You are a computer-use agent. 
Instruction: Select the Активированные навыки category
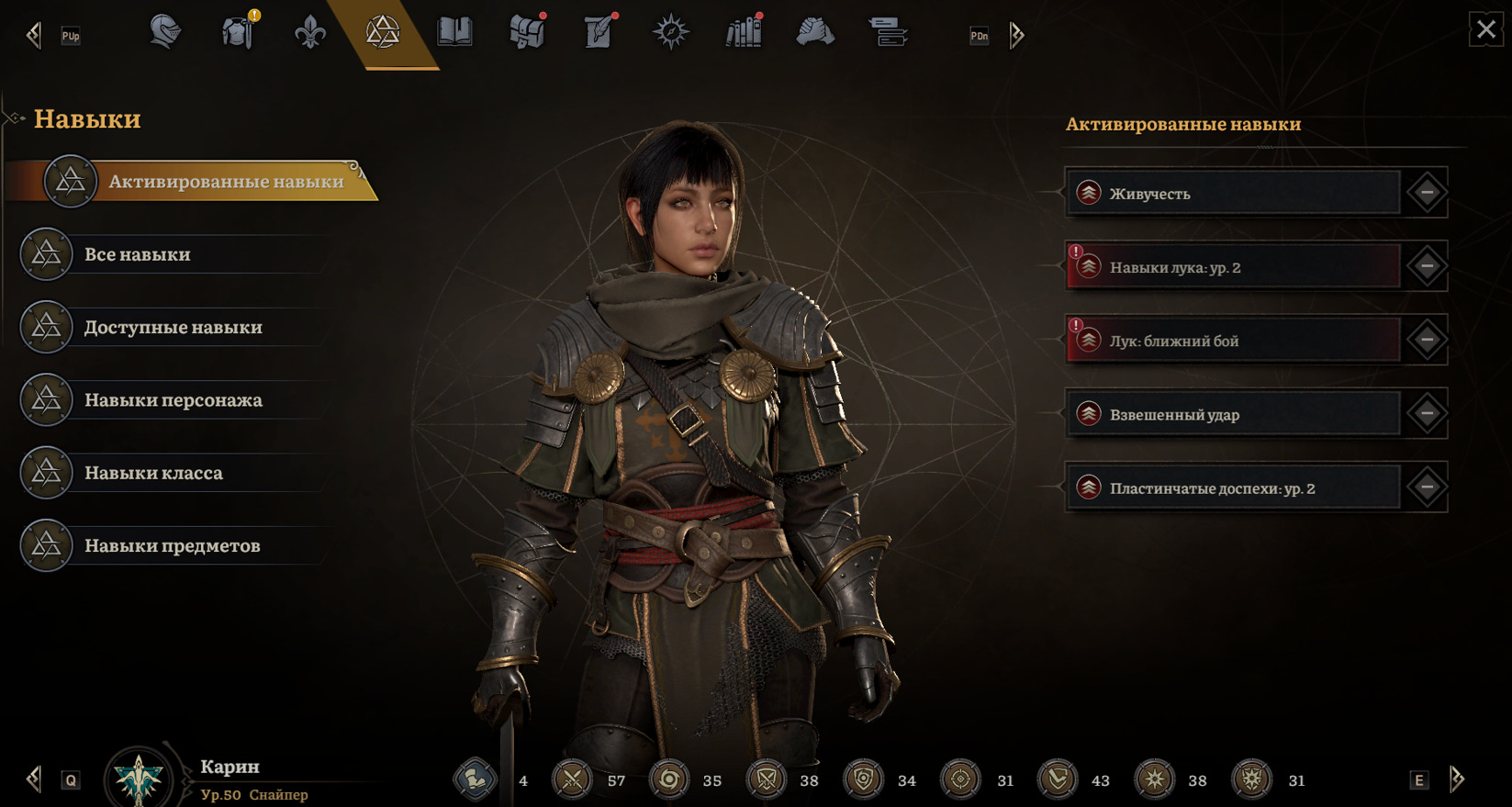tap(225, 181)
